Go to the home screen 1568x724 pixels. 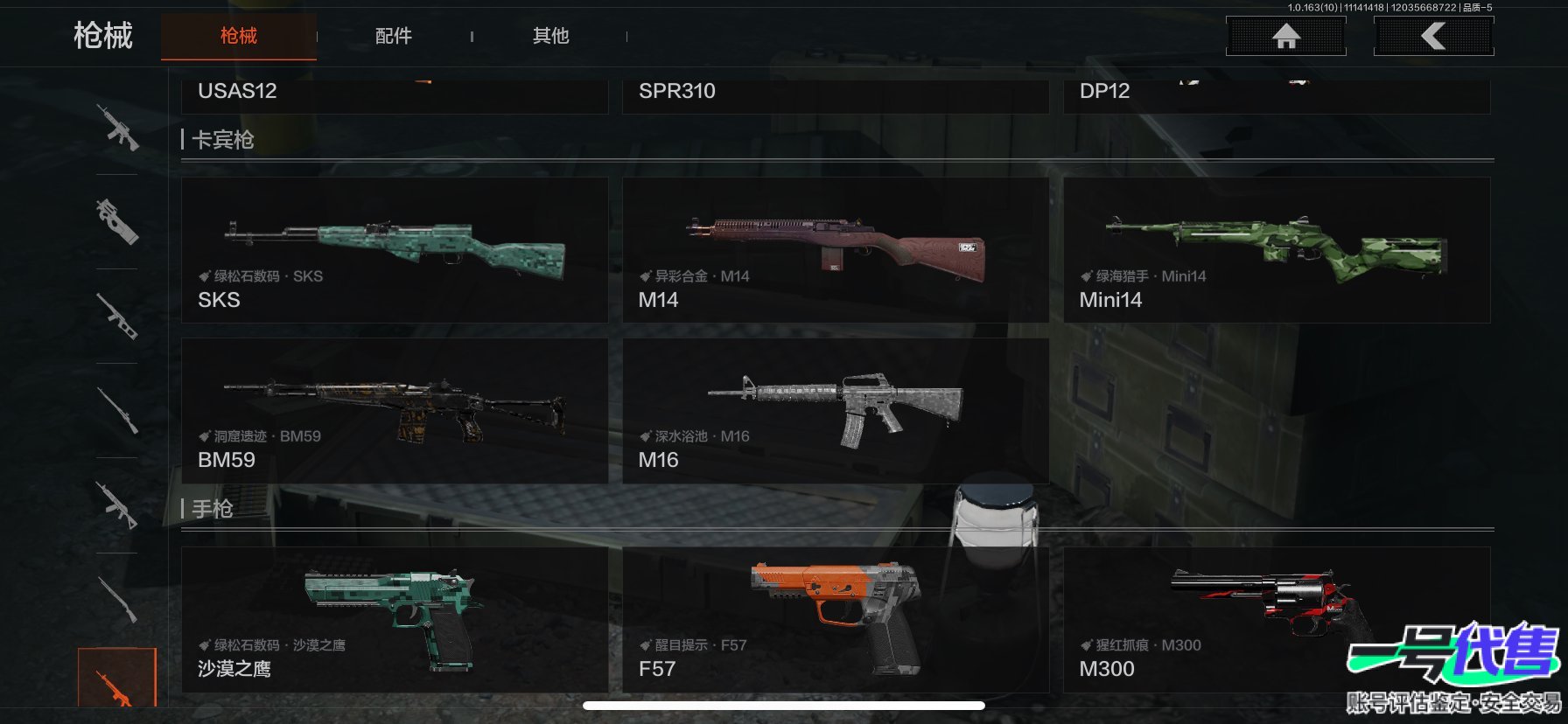click(1285, 36)
